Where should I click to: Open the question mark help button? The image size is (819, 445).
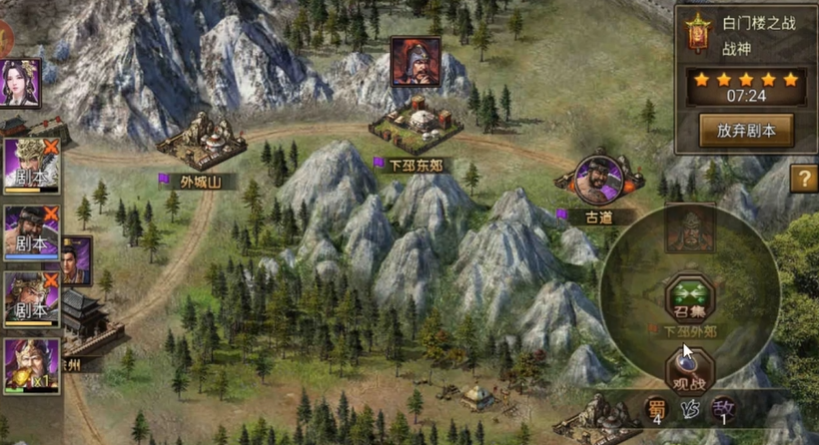coord(804,179)
